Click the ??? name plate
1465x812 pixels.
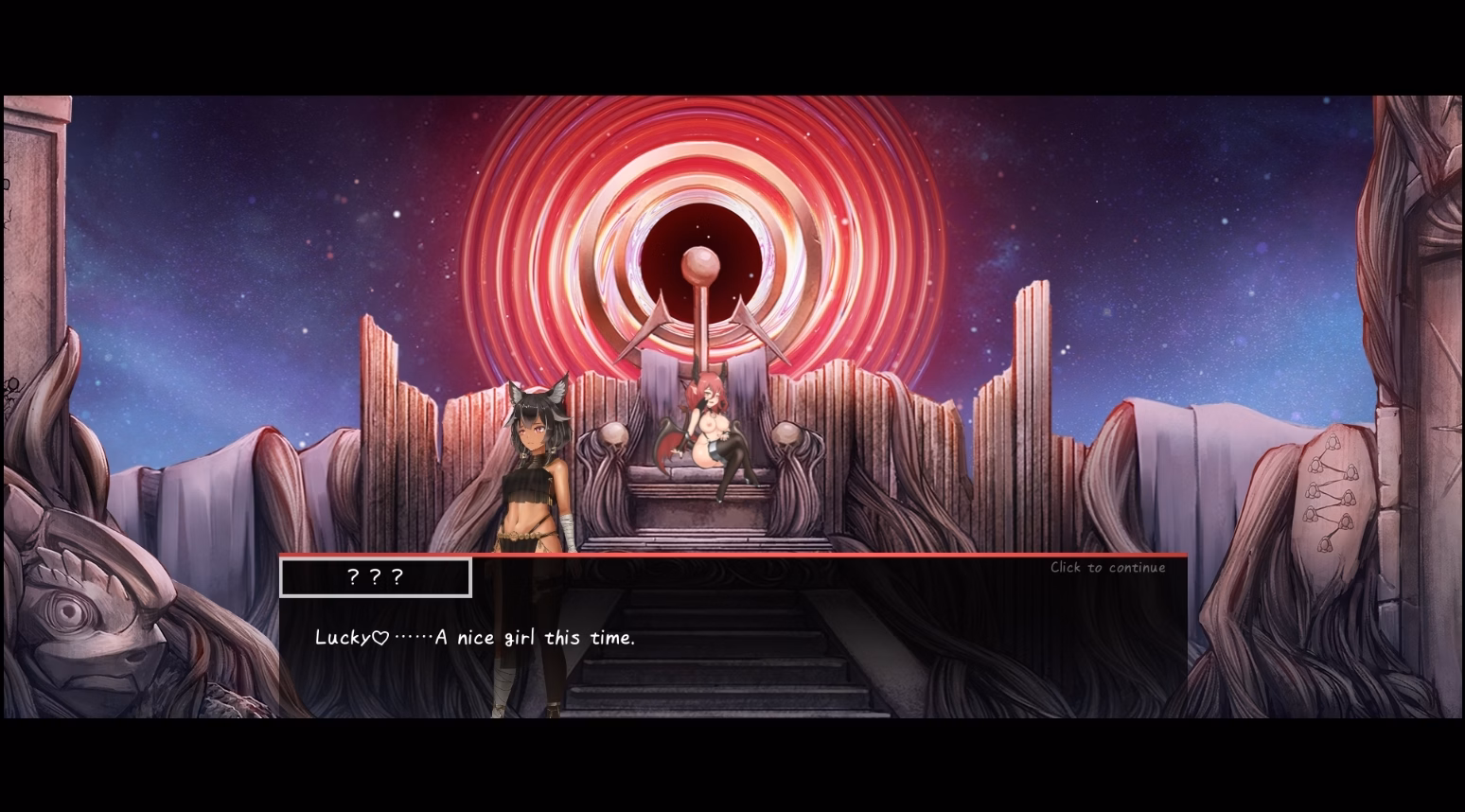(375, 576)
